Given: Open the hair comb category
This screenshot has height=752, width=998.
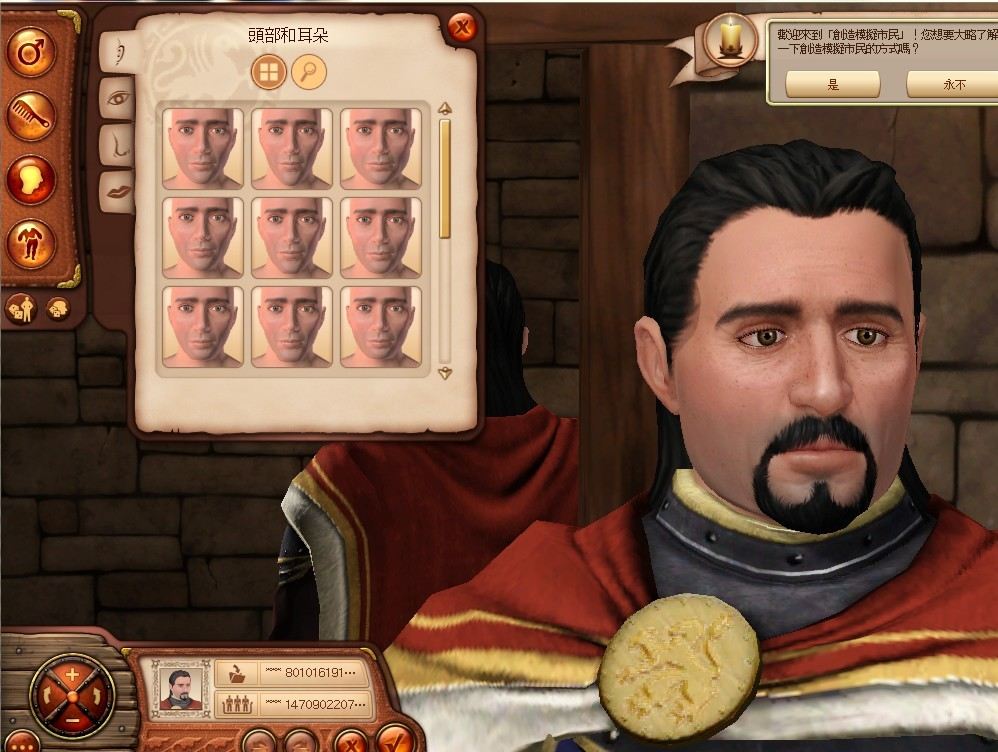Looking at the screenshot, I should click(31, 118).
